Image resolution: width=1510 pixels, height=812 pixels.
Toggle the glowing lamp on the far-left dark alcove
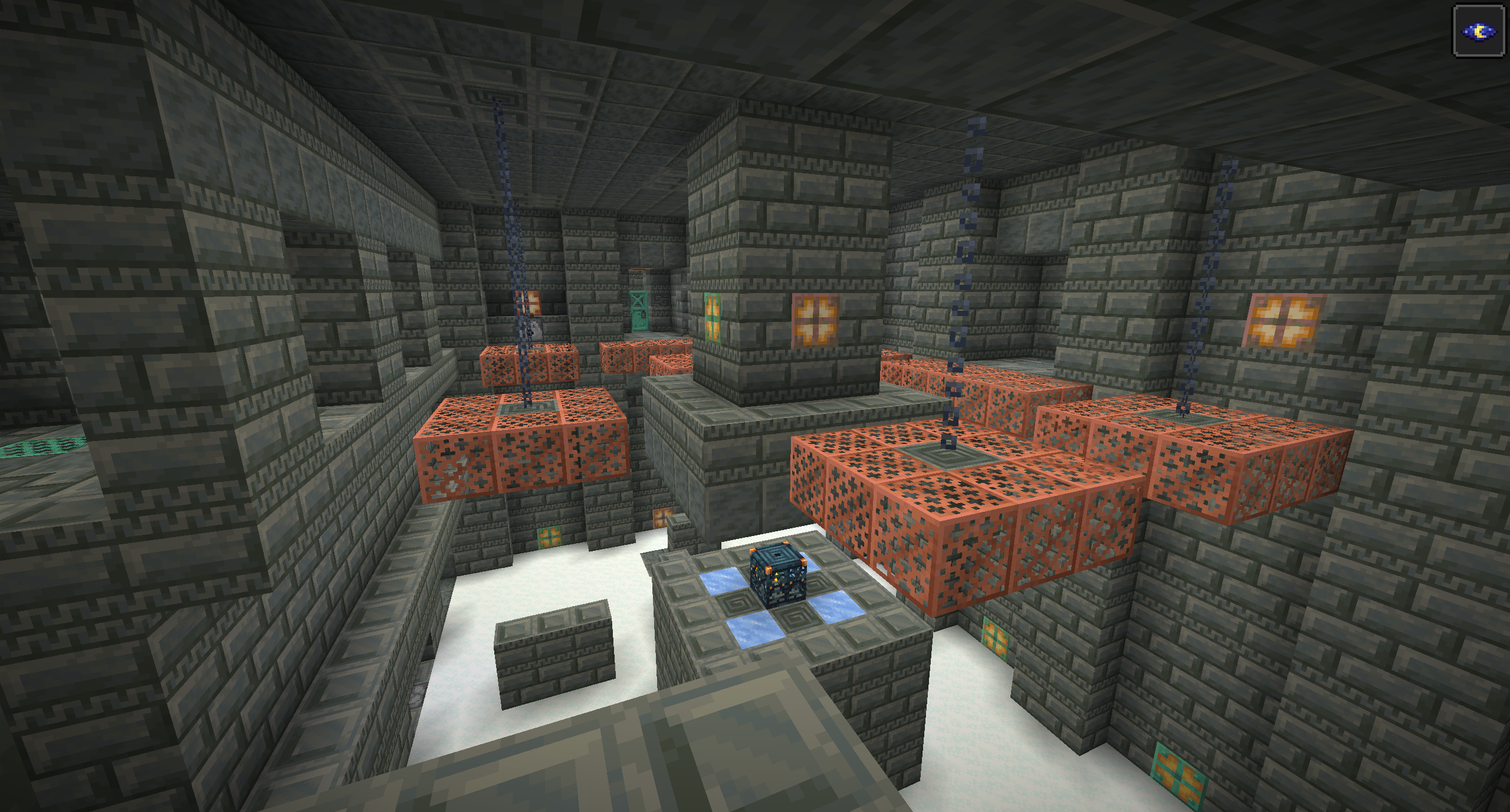[529, 303]
